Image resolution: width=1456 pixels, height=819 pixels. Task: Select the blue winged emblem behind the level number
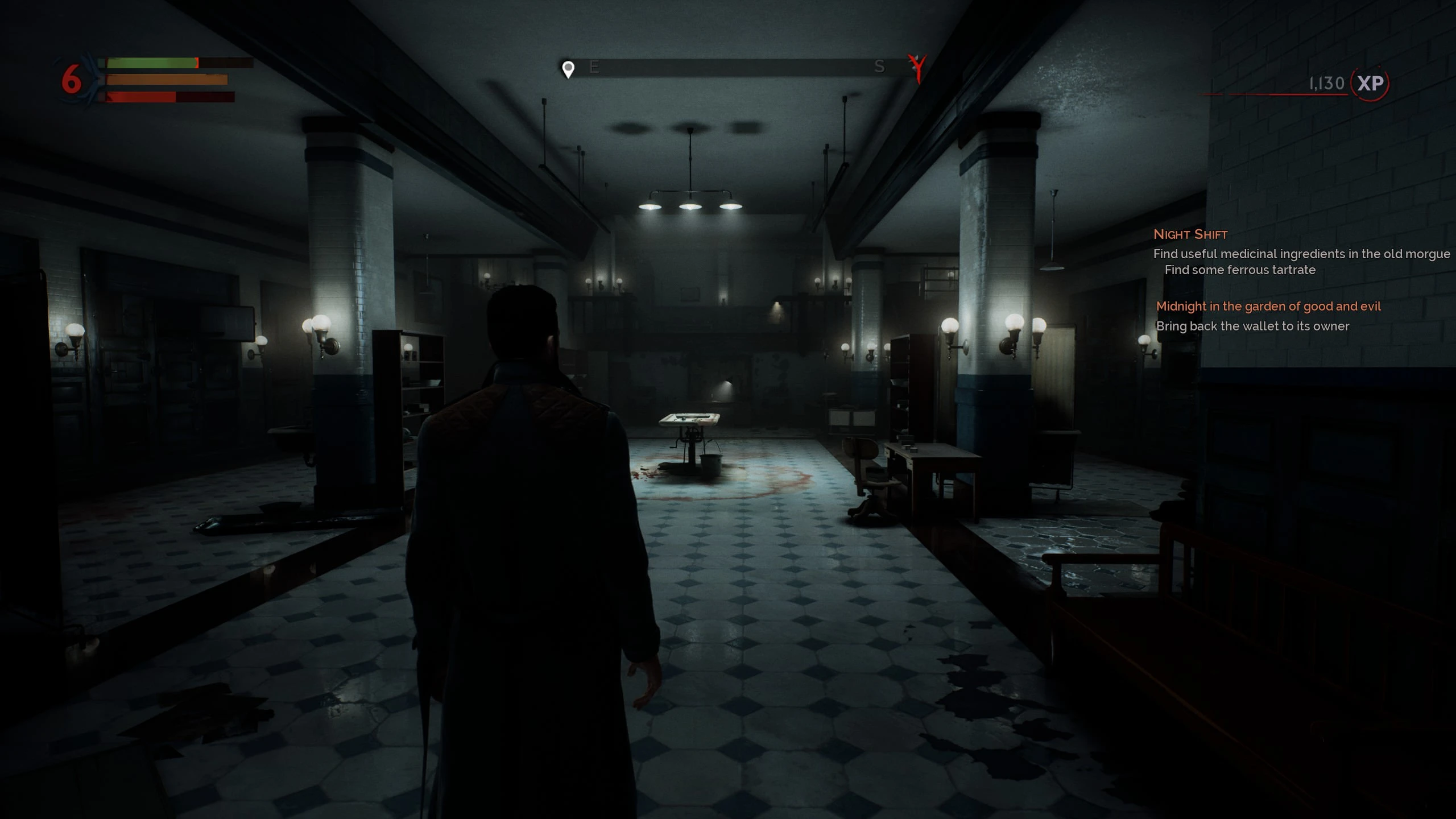pyautogui.click(x=91, y=72)
